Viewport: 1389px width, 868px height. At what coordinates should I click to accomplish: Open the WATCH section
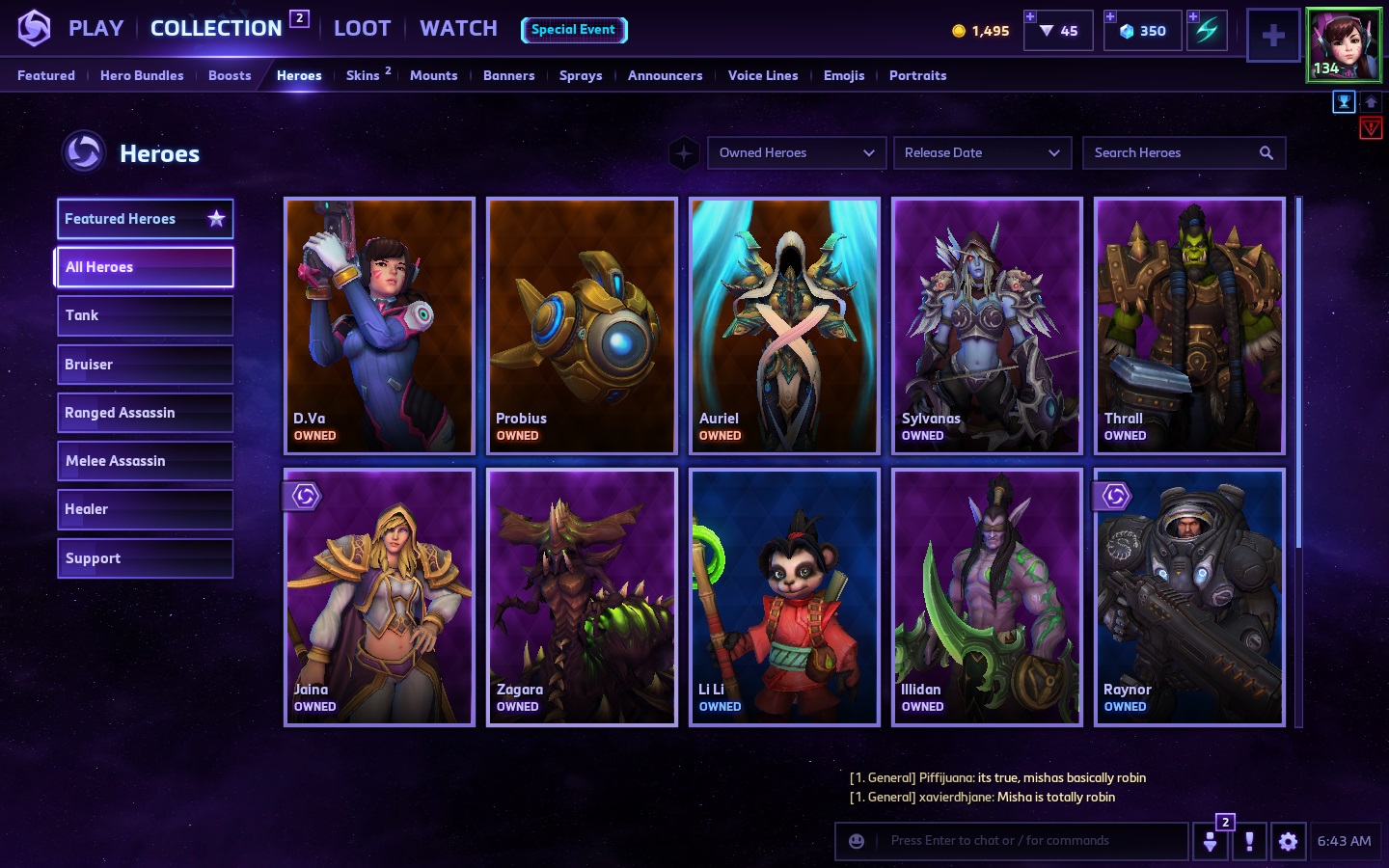click(458, 29)
